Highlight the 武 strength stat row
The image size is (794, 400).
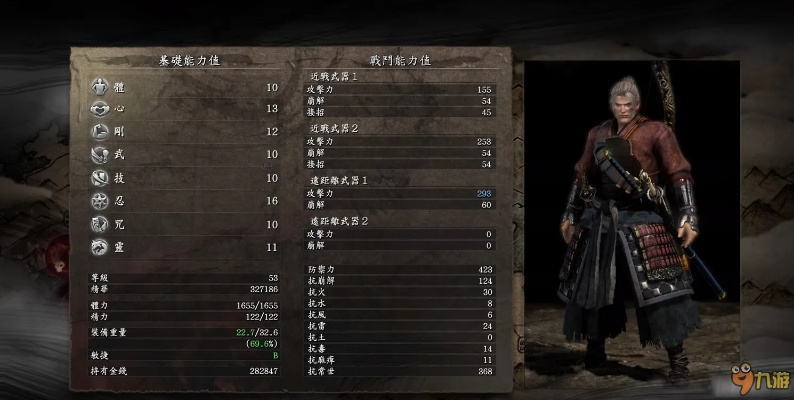click(x=185, y=154)
